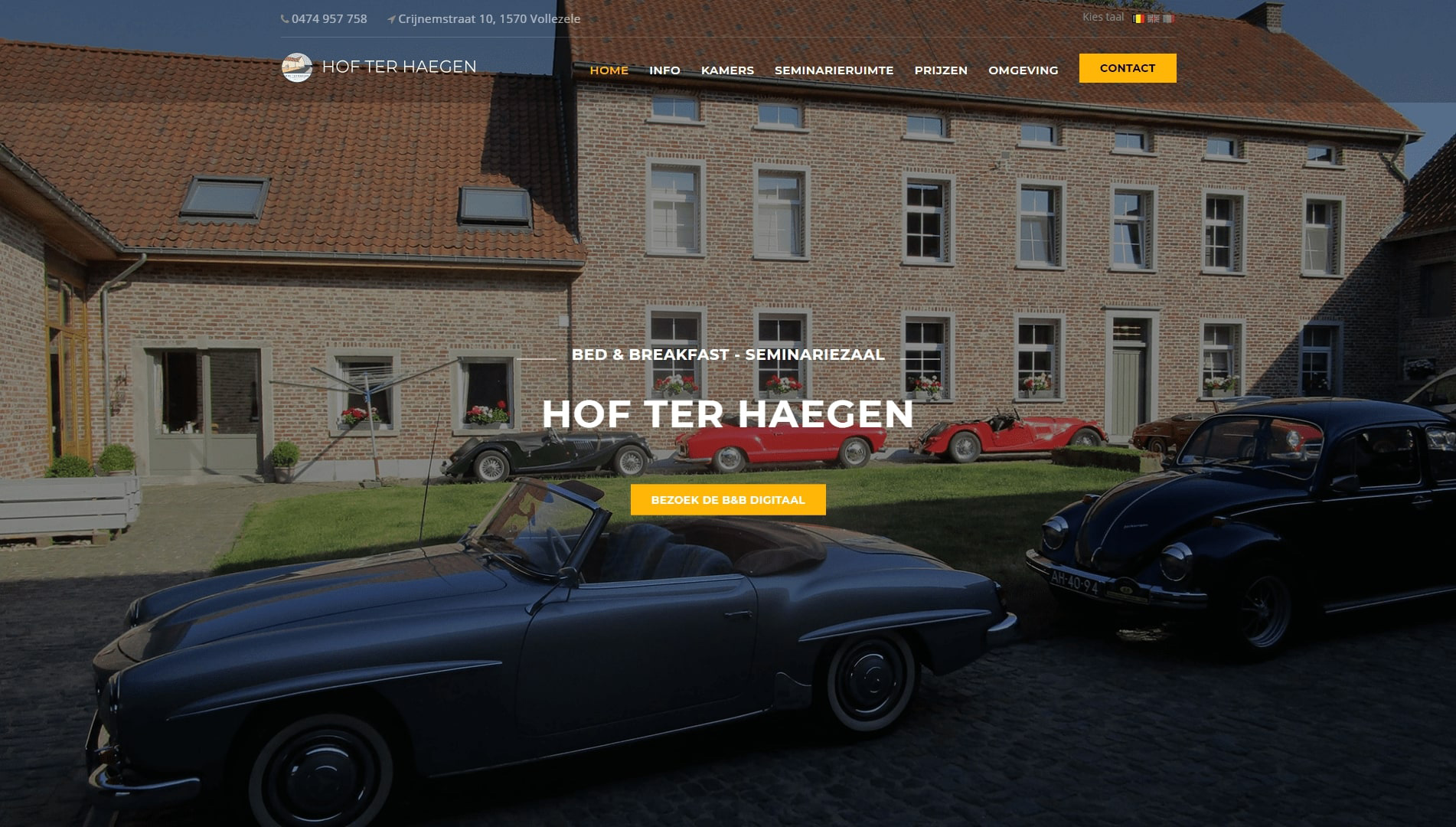Choose the Belgian flag language
The height and width of the screenshot is (827, 1456).
click(1138, 18)
